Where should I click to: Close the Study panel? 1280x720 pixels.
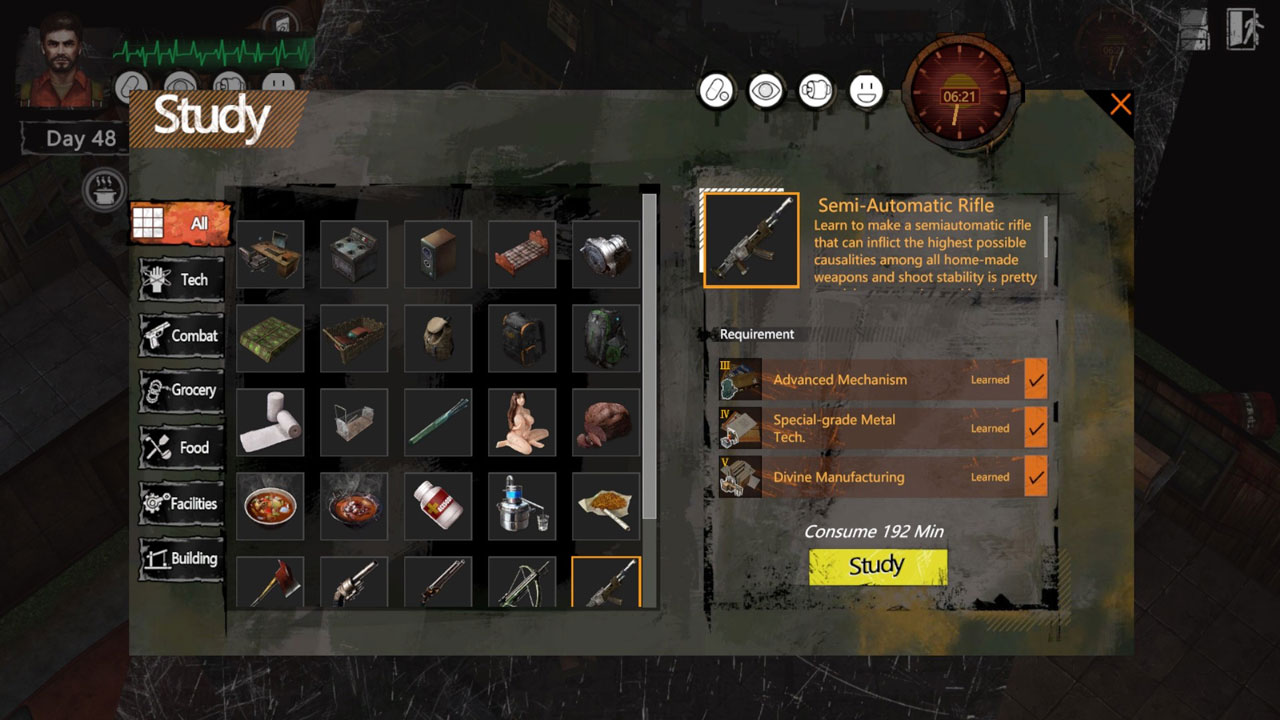pos(1120,104)
